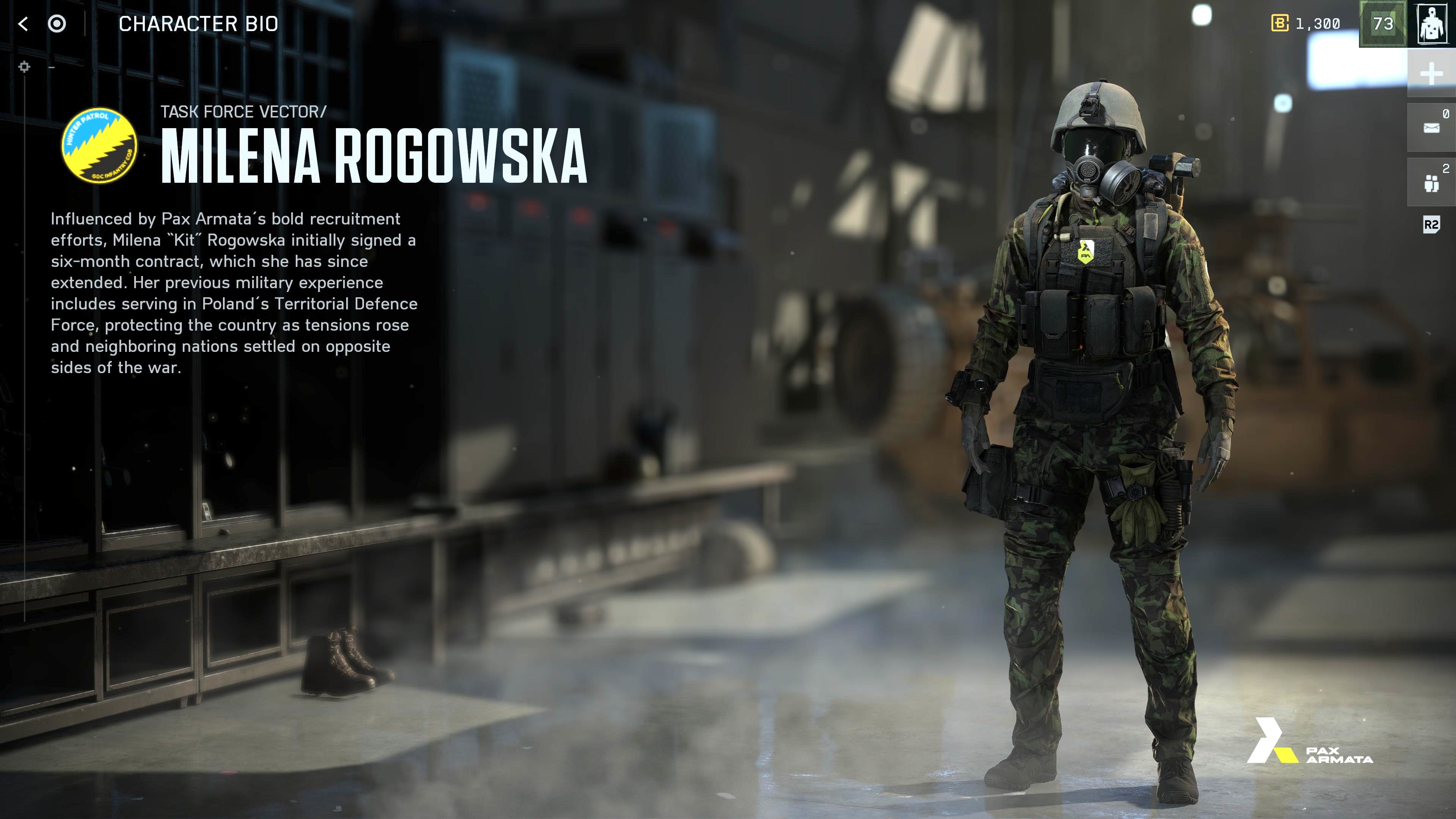The image size is (1456, 819).
Task: Click the Winter Patrol emblem badge
Action: (x=99, y=145)
